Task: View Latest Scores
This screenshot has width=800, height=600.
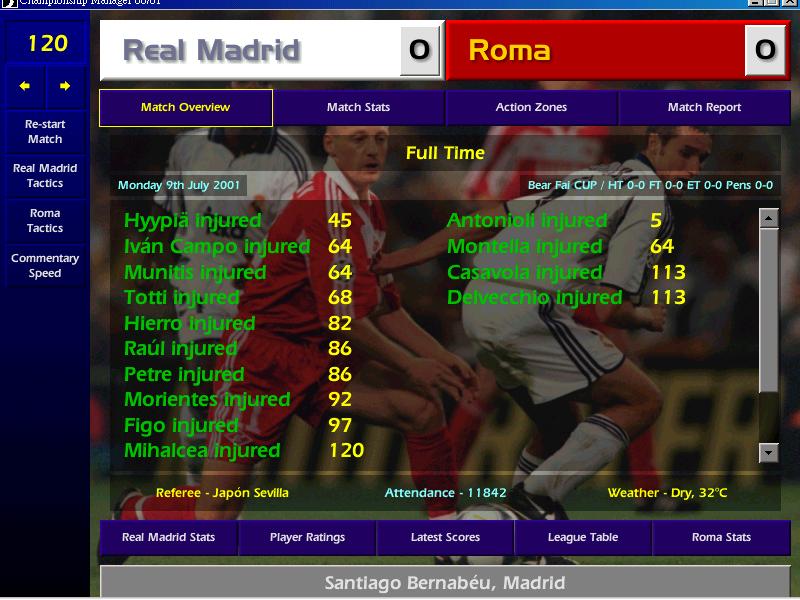Action: point(445,538)
